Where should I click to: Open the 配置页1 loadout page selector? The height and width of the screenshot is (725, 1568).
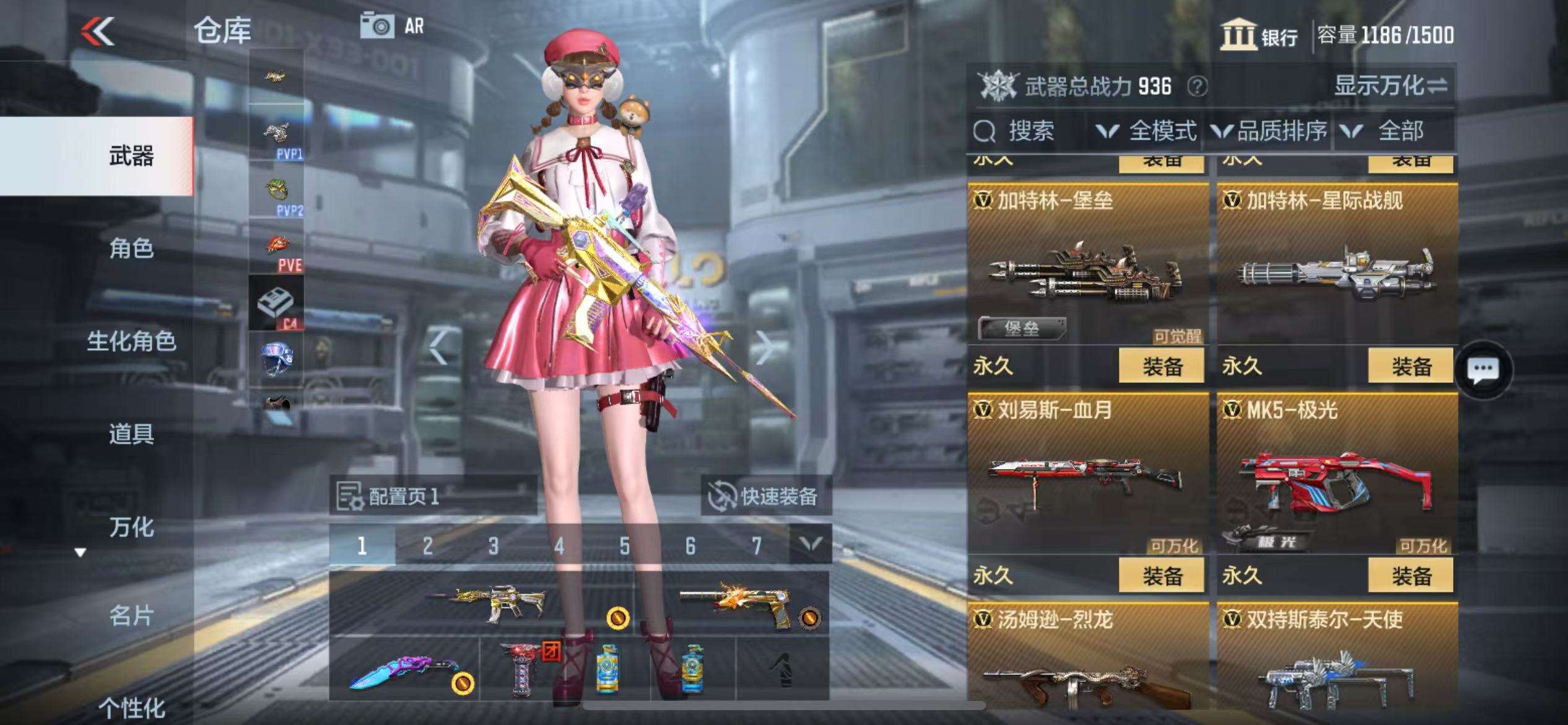pyautogui.click(x=432, y=496)
